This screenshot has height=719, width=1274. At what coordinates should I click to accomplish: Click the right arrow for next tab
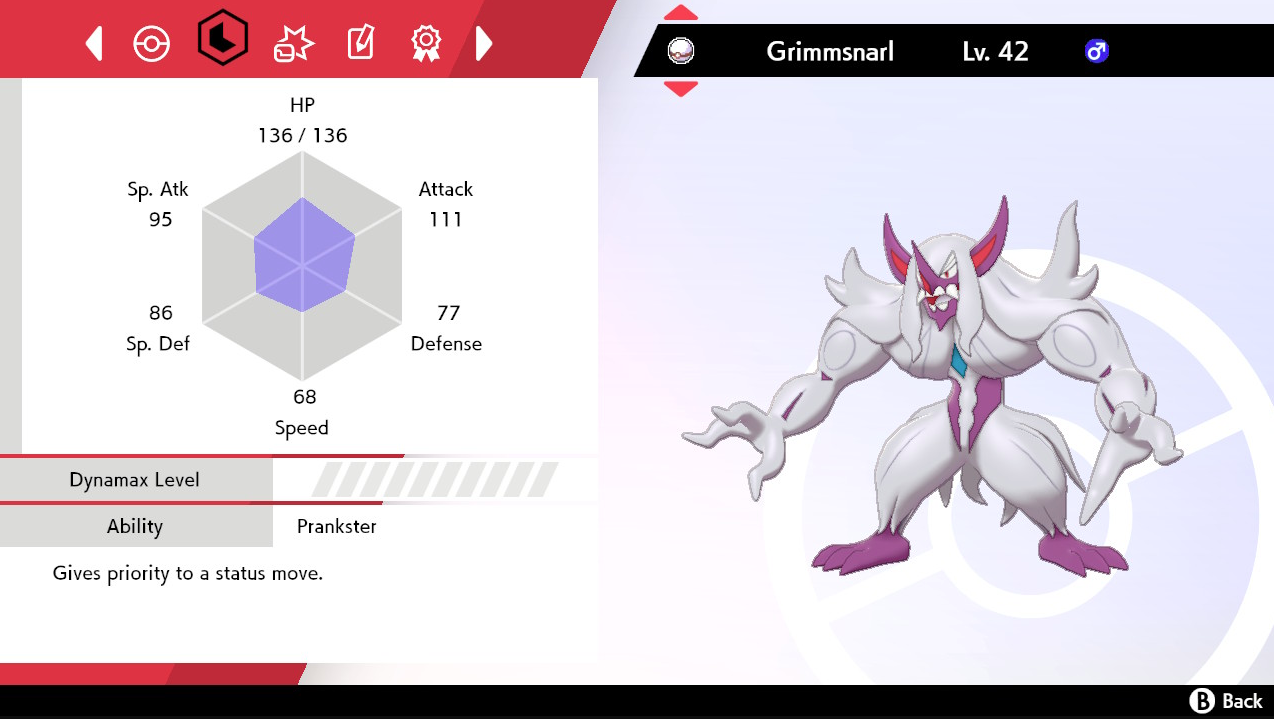(484, 44)
